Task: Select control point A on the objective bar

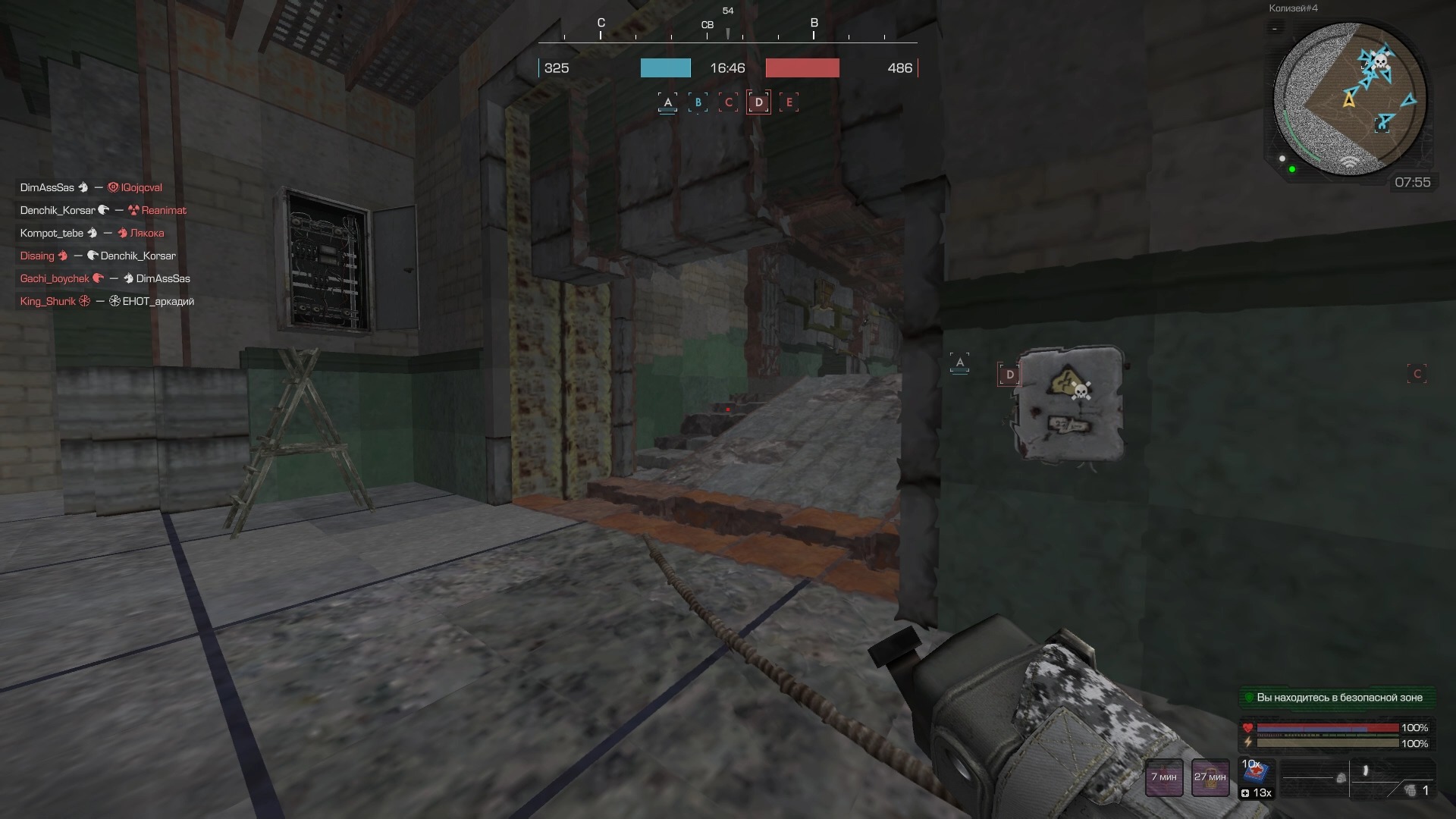Action: (x=667, y=101)
